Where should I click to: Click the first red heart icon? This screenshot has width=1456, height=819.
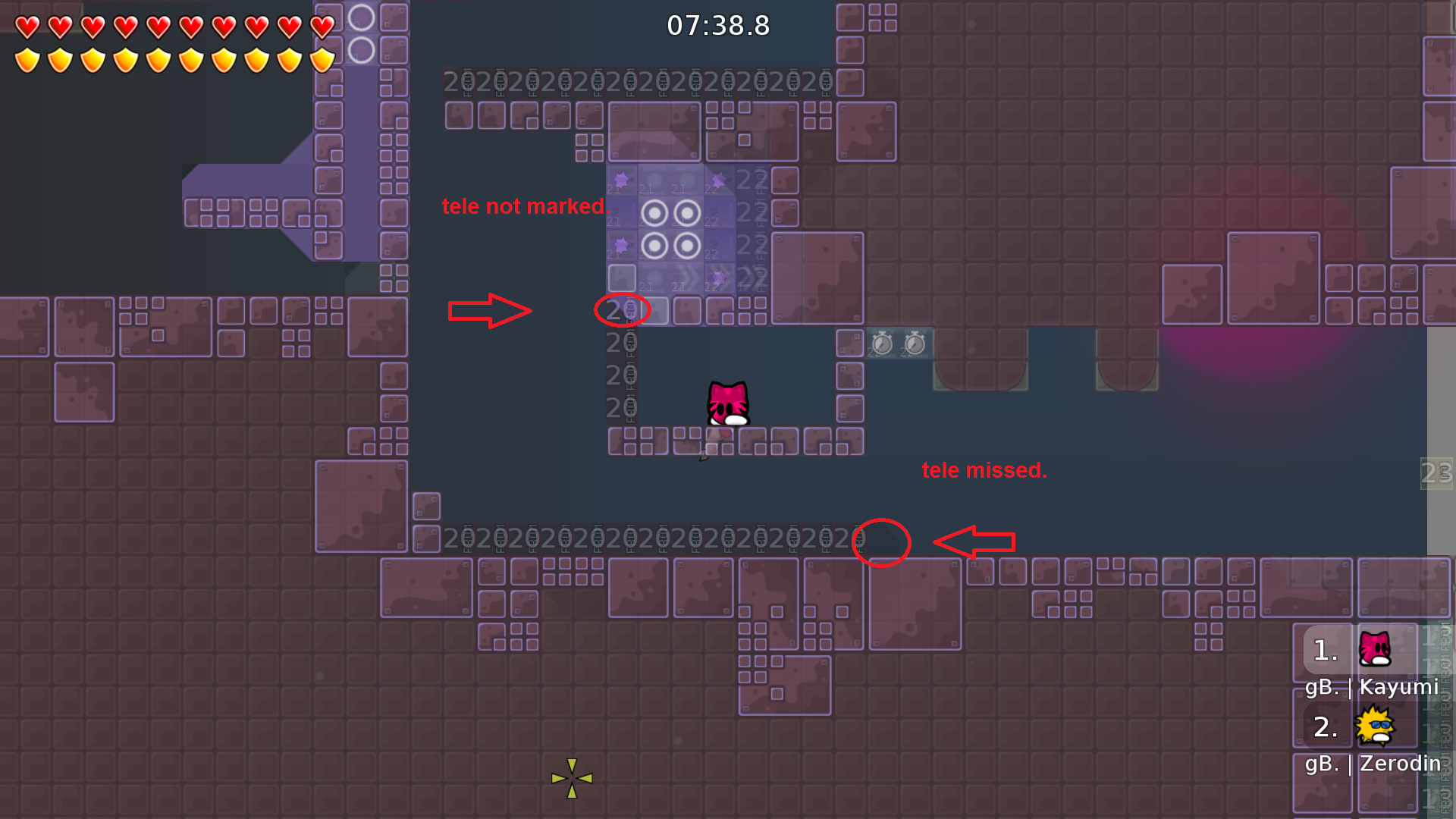27,27
